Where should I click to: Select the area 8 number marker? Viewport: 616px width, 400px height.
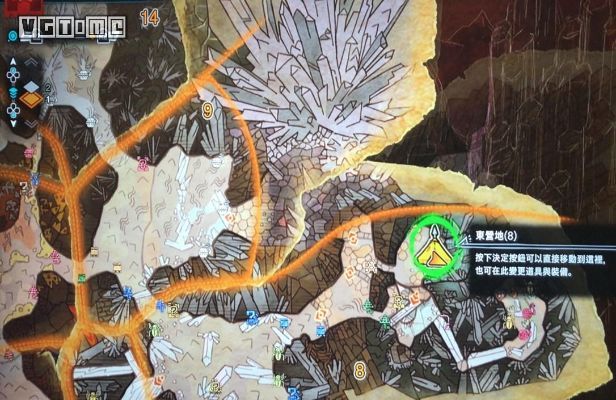point(359,371)
